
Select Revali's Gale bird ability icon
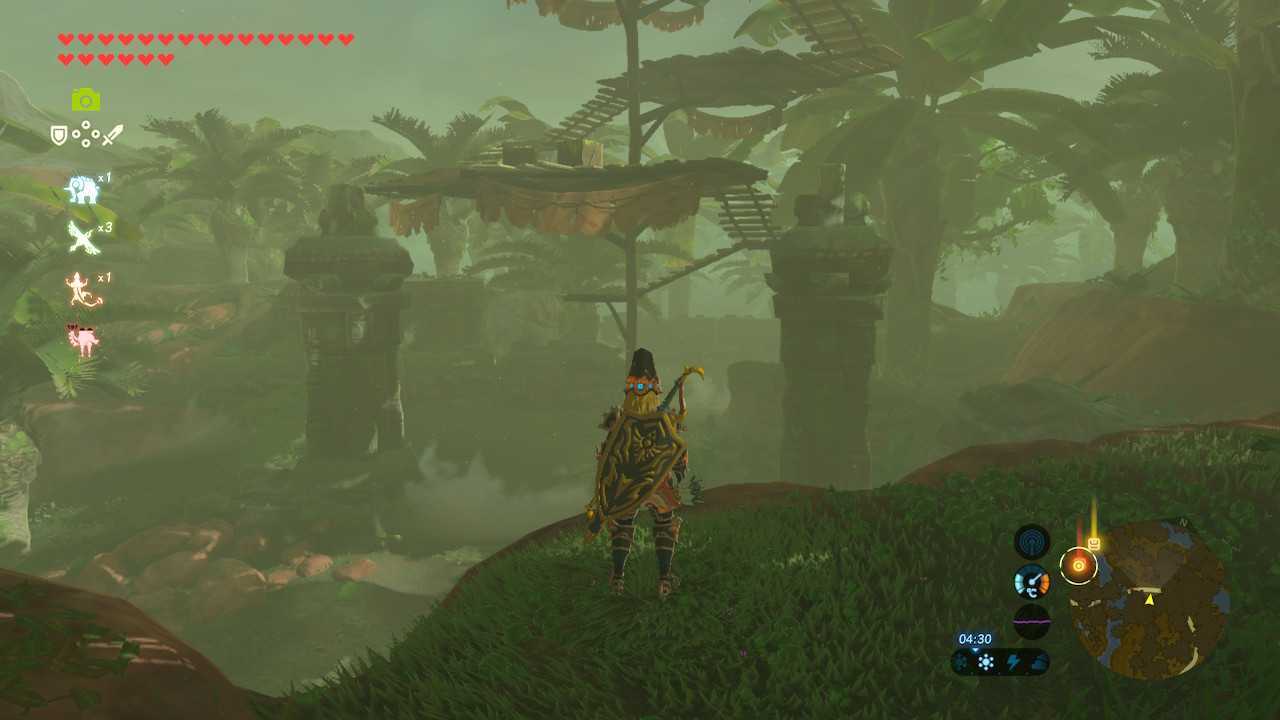tap(82, 237)
